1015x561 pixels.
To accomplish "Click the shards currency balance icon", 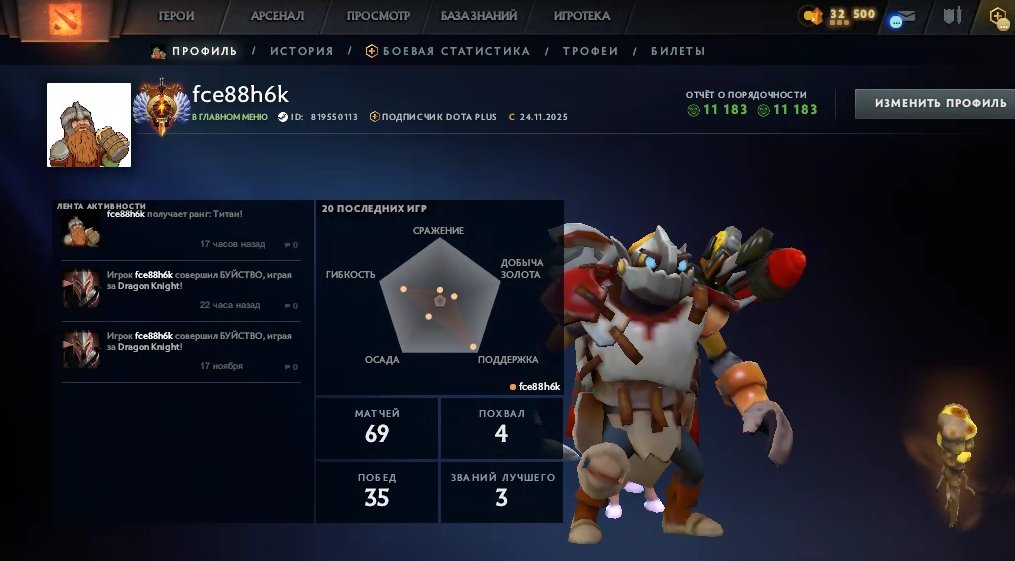I will 813,15.
